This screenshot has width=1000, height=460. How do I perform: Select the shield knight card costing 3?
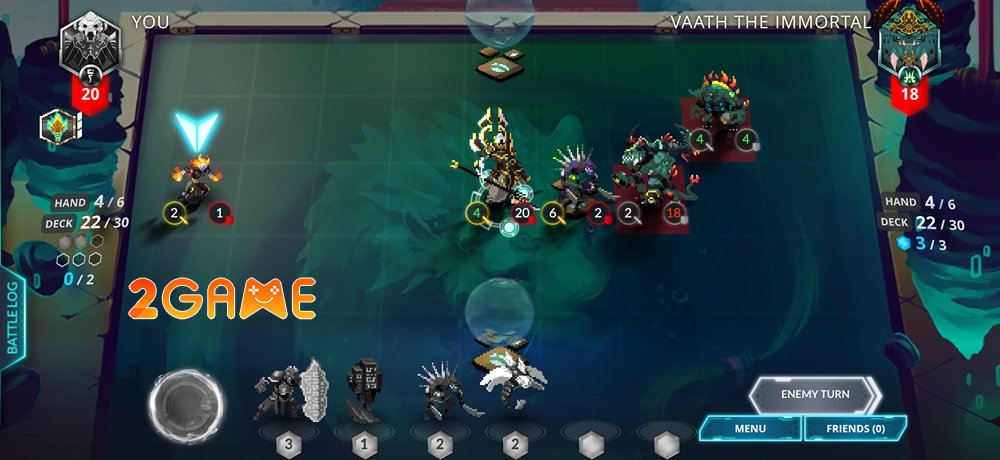click(x=289, y=391)
